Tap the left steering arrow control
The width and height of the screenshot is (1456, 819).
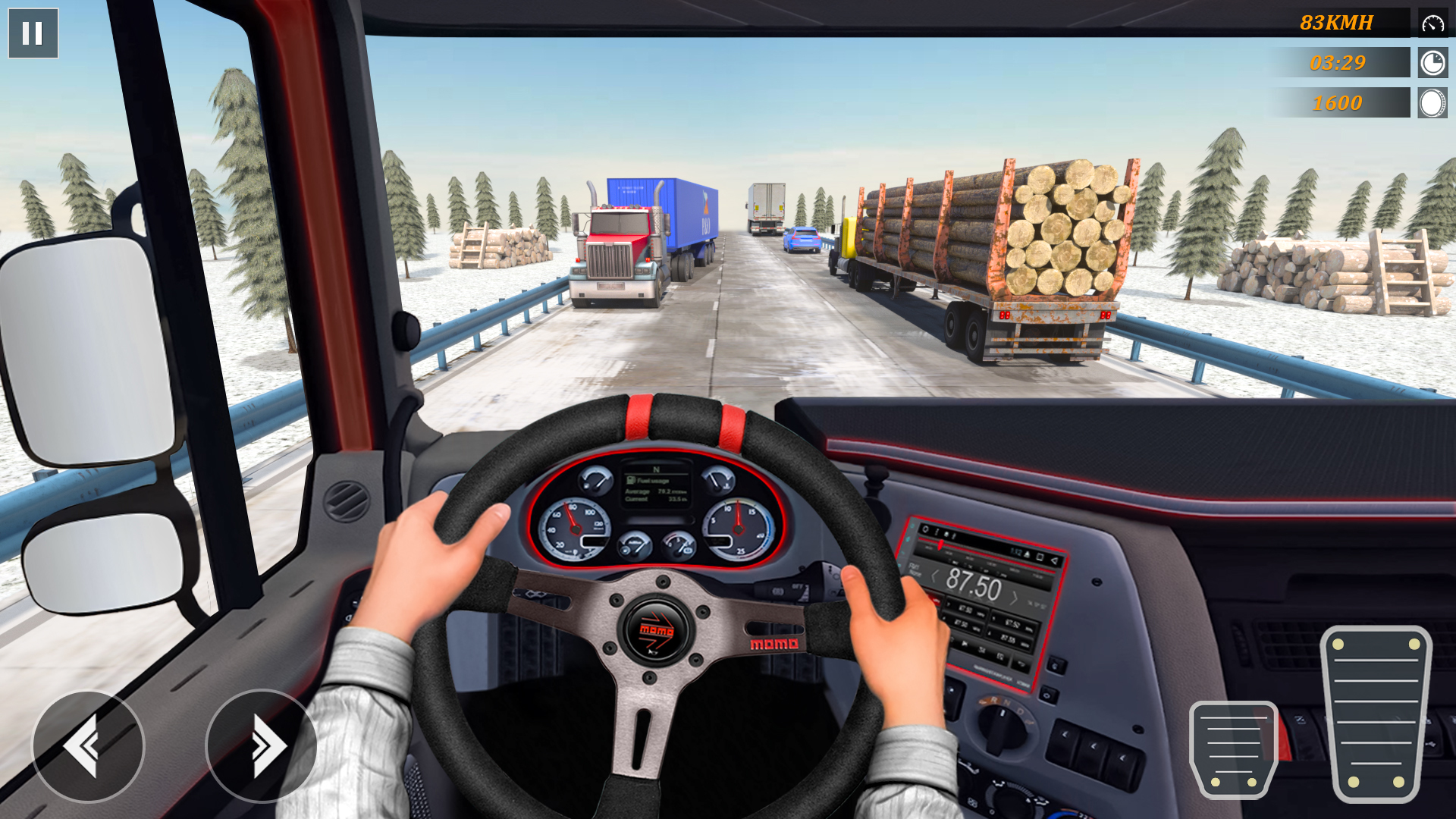click(87, 746)
